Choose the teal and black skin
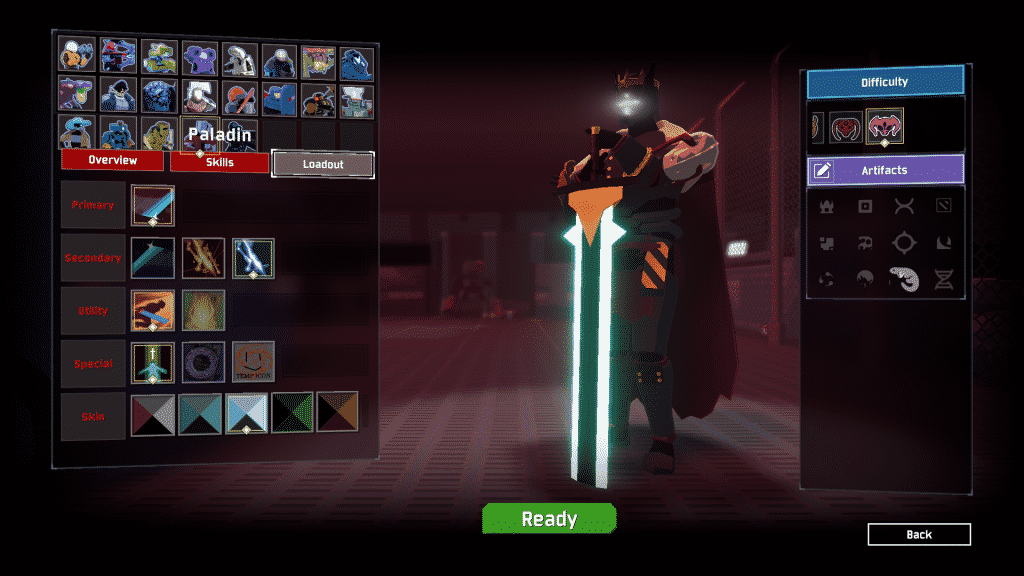The width and height of the screenshot is (1024, 576). (200, 412)
